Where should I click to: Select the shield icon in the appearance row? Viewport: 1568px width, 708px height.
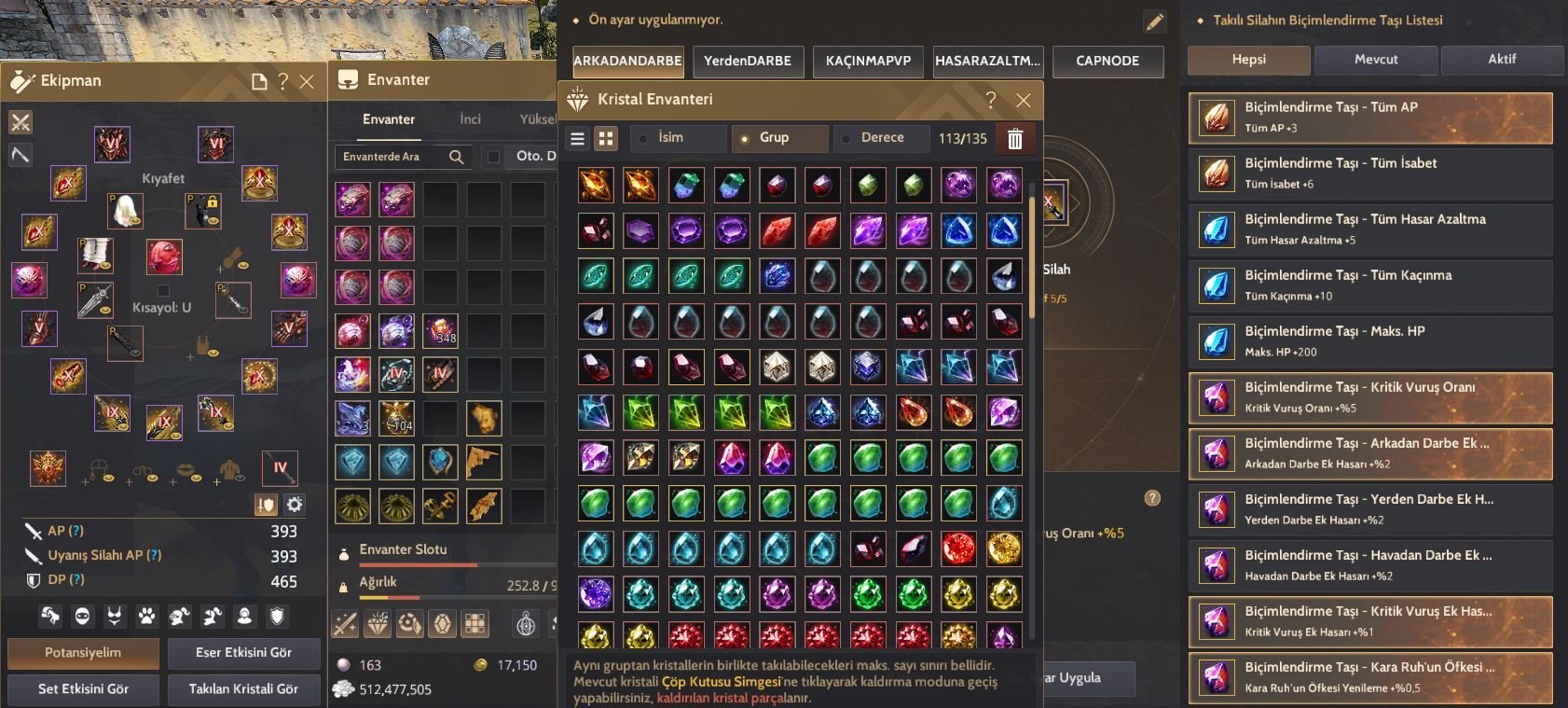pos(277,616)
